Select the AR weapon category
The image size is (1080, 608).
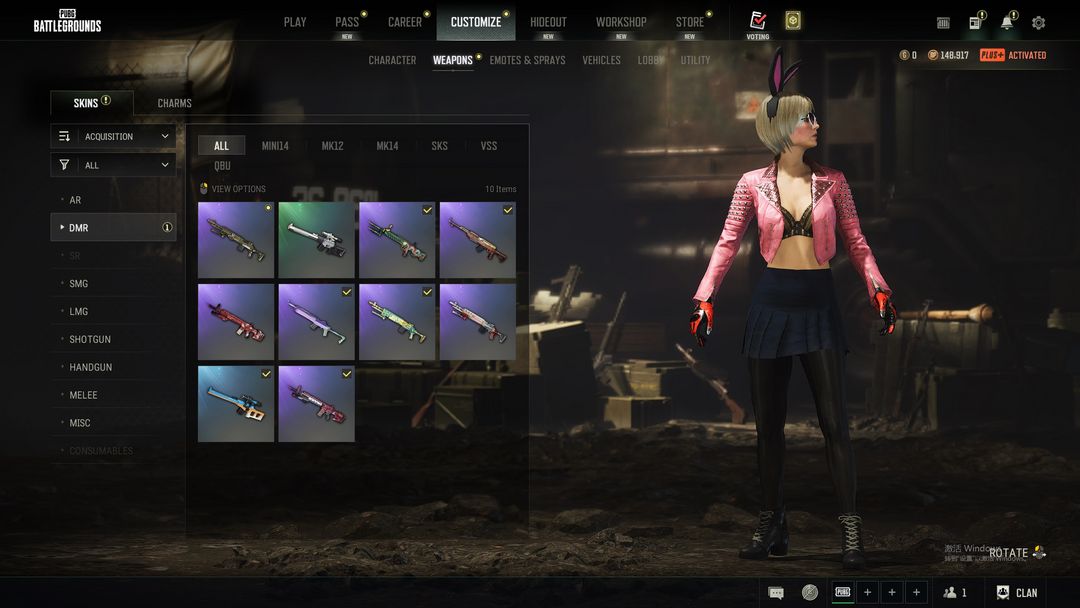(x=76, y=200)
